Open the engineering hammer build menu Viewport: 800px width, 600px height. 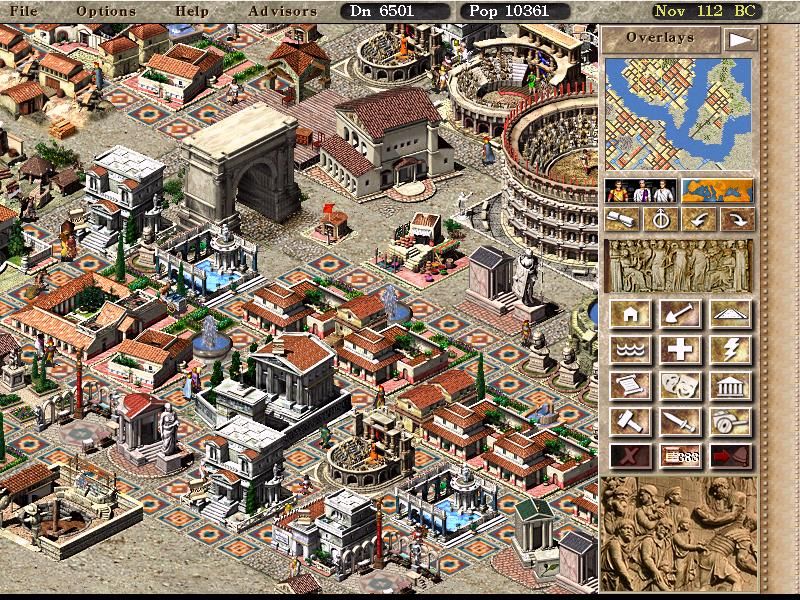point(631,420)
